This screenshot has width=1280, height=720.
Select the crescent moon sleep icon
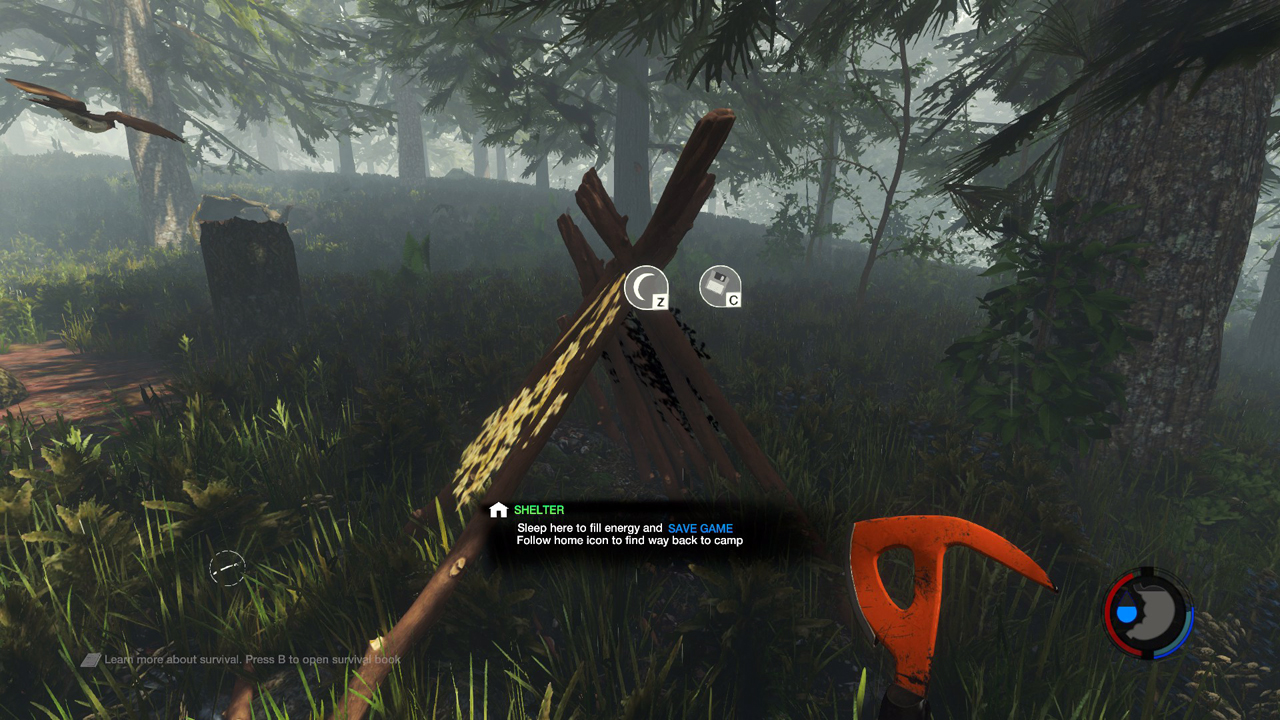point(645,286)
